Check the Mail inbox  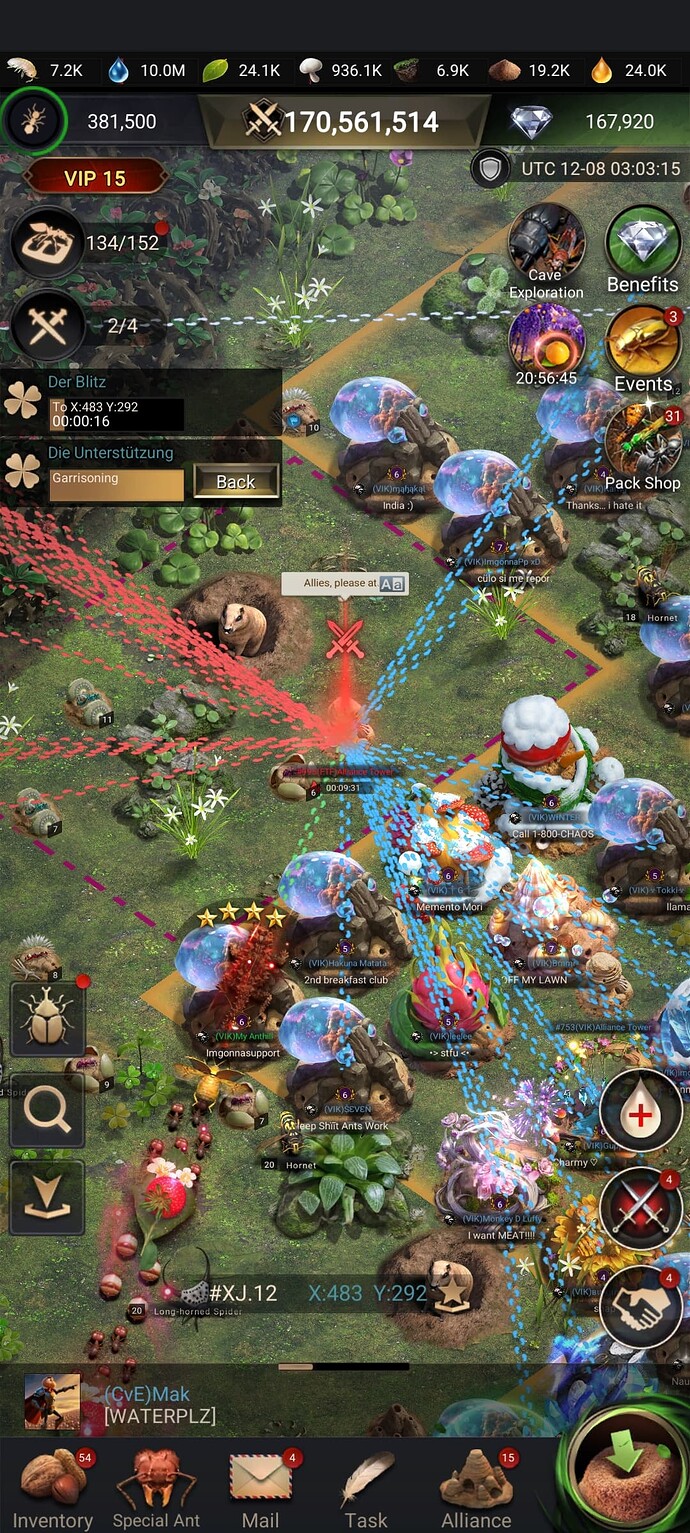260,1487
